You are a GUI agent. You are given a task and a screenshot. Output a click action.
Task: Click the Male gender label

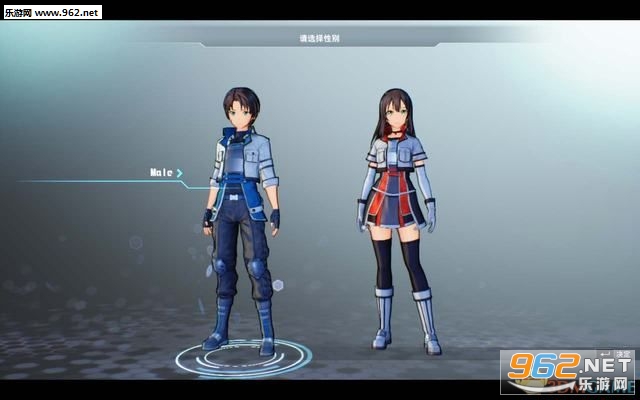tap(162, 172)
